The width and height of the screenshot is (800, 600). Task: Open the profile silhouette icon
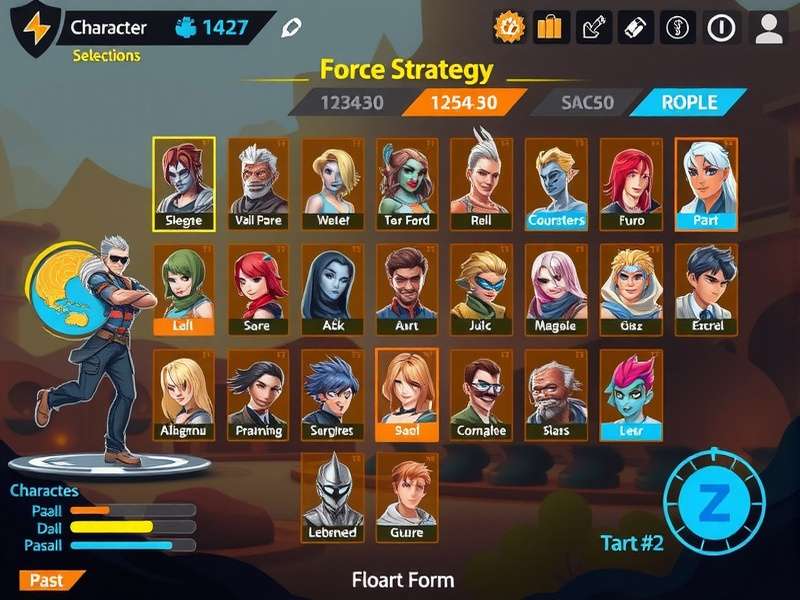768,27
